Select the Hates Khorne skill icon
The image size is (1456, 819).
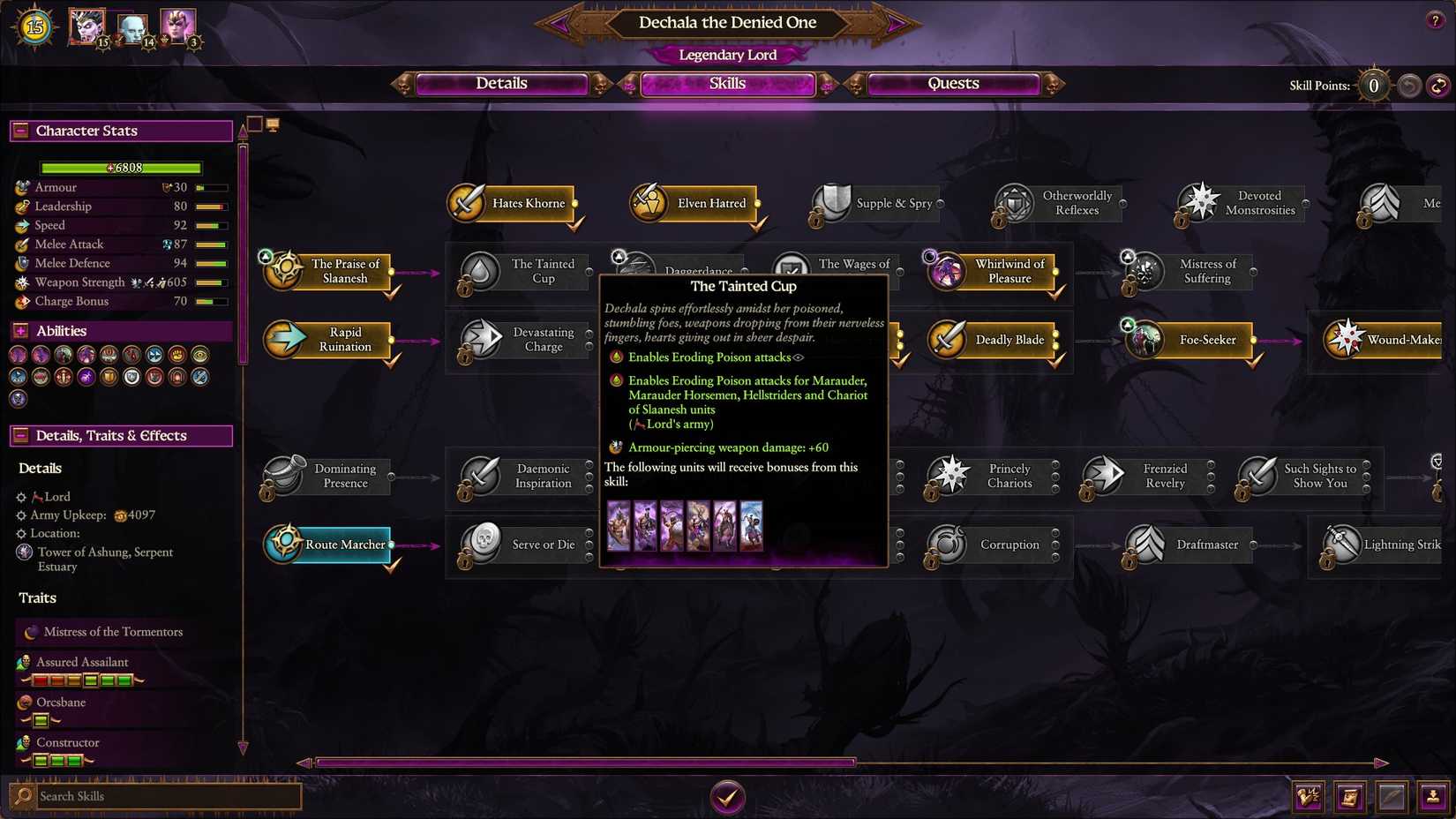click(x=467, y=202)
